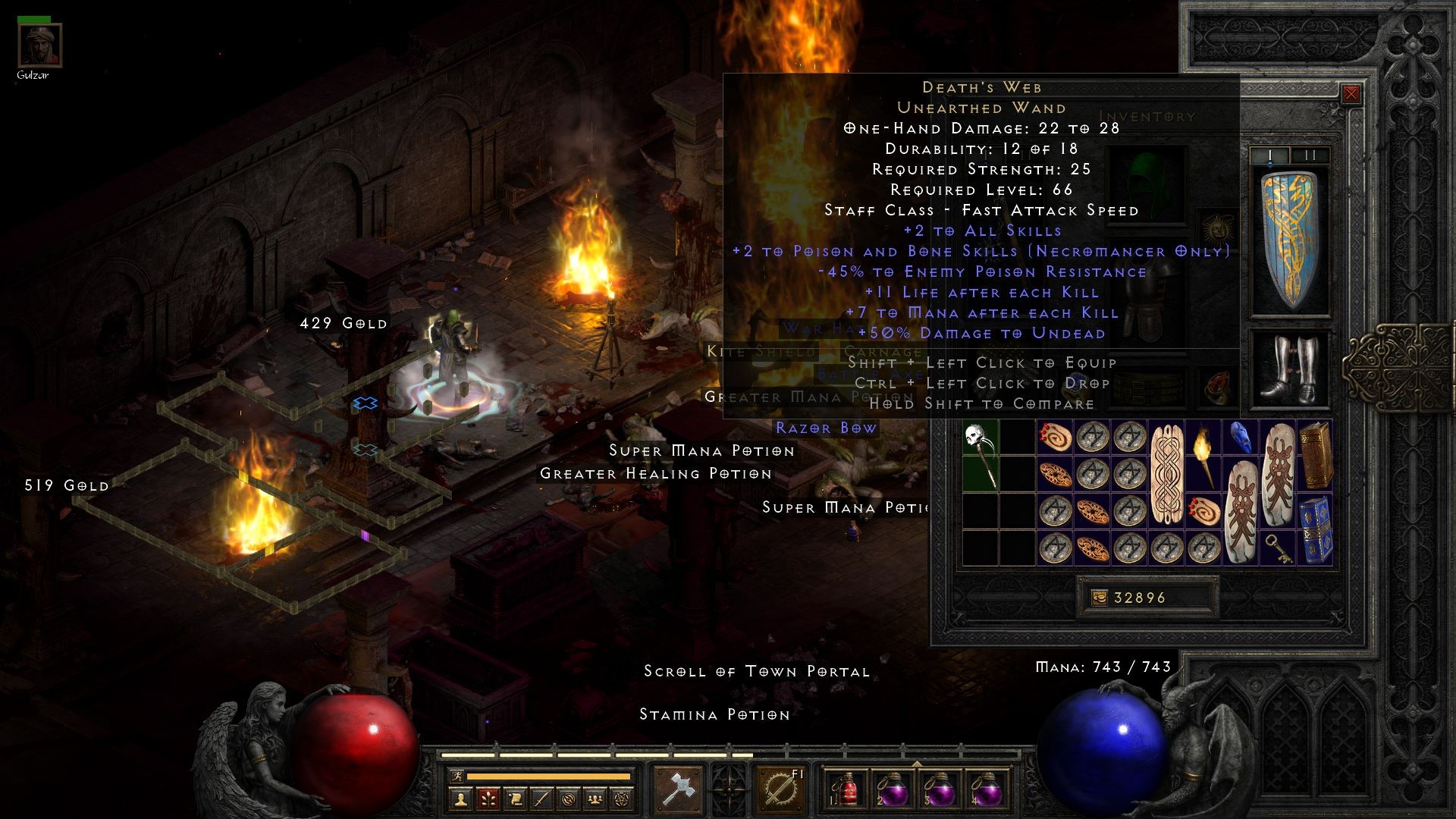Select the left hammer attack skill
Viewport: 1456px width, 819px height.
pyautogui.click(x=679, y=789)
